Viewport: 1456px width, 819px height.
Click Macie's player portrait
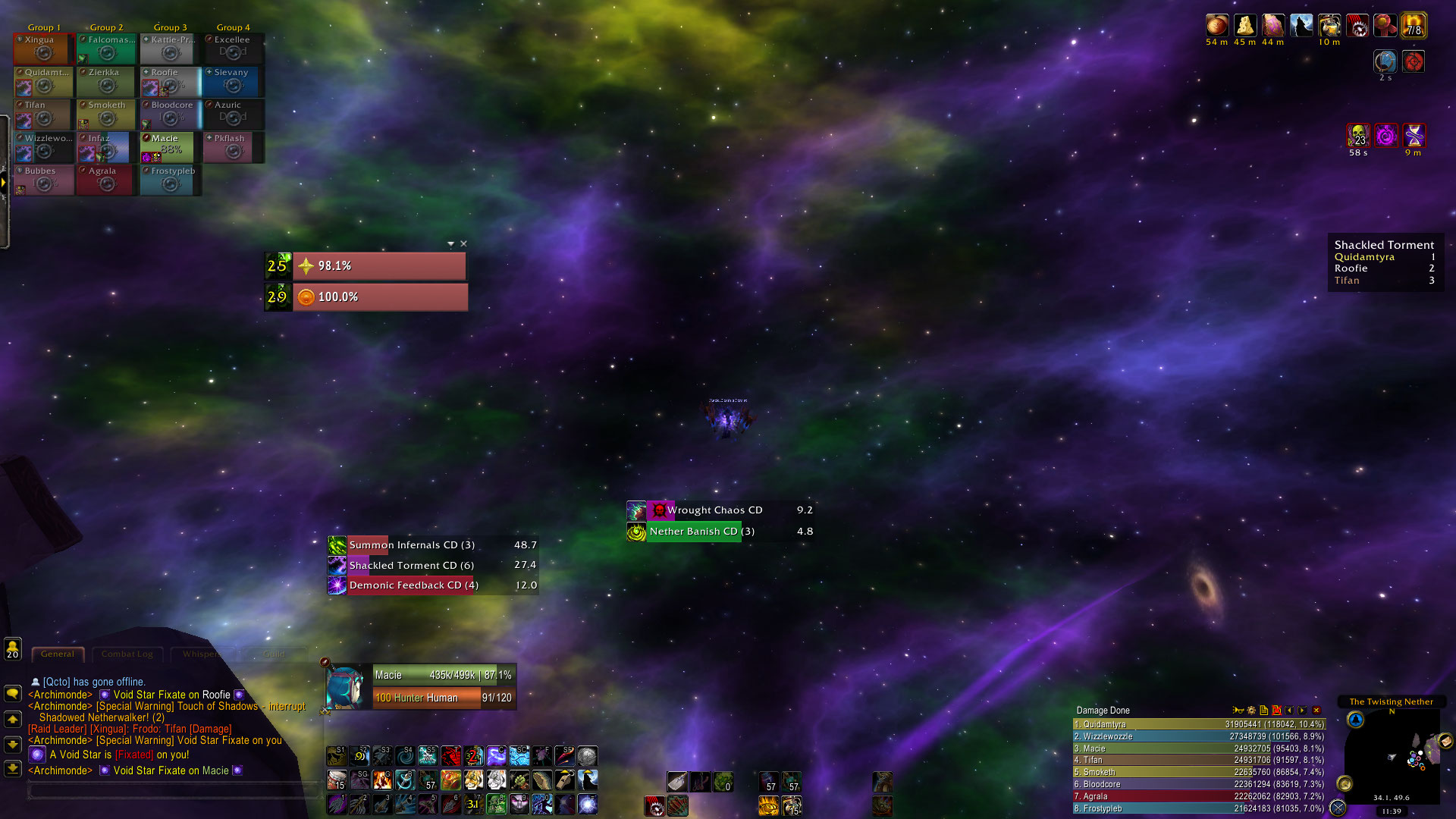coord(346,686)
